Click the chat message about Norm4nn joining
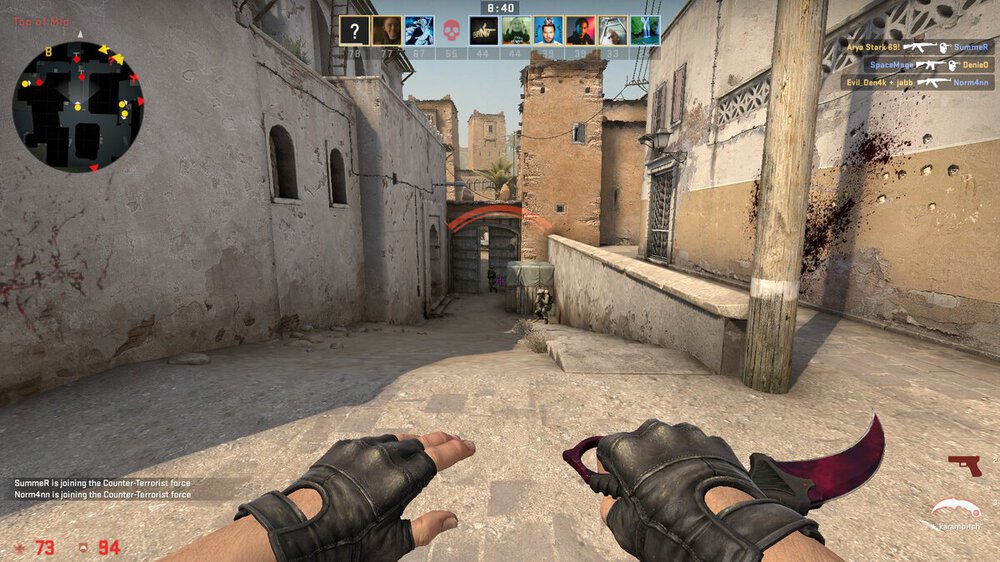The image size is (1000, 562). pyautogui.click(x=103, y=495)
